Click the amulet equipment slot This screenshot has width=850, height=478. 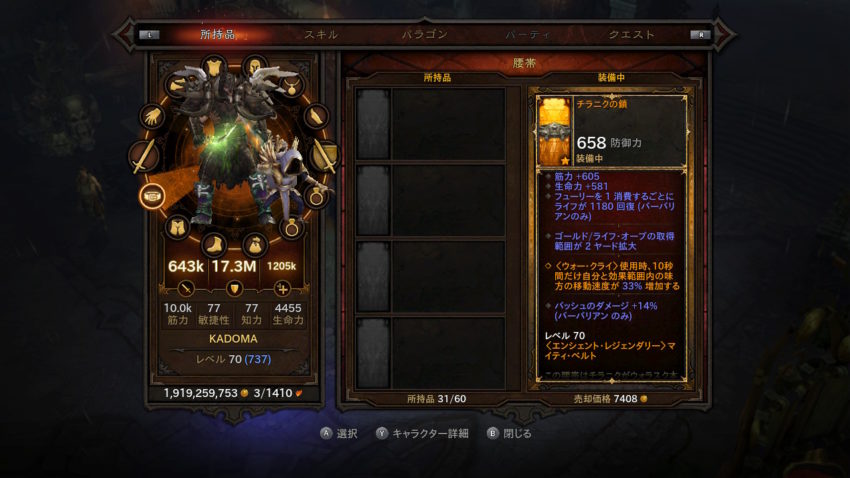coord(290,84)
